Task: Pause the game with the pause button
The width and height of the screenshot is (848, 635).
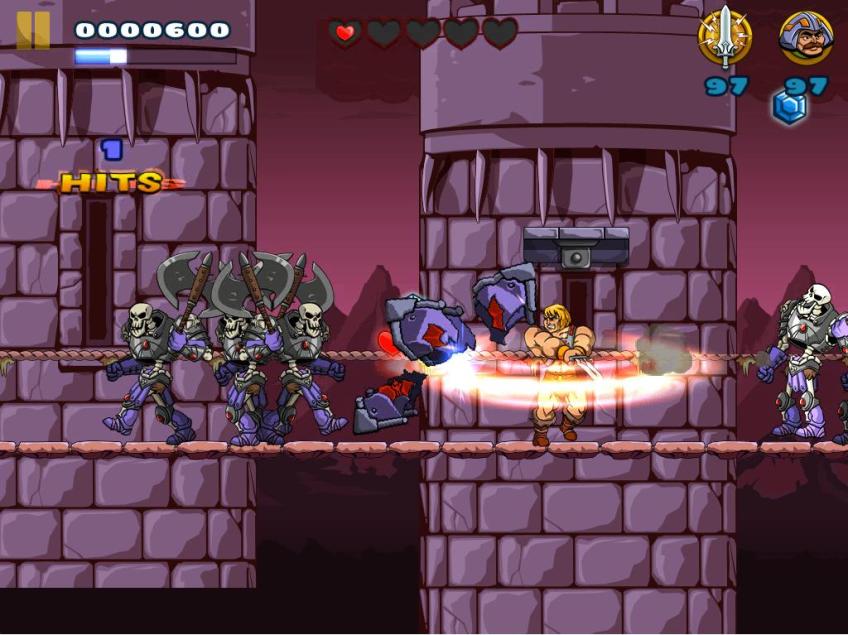Action: point(33,30)
